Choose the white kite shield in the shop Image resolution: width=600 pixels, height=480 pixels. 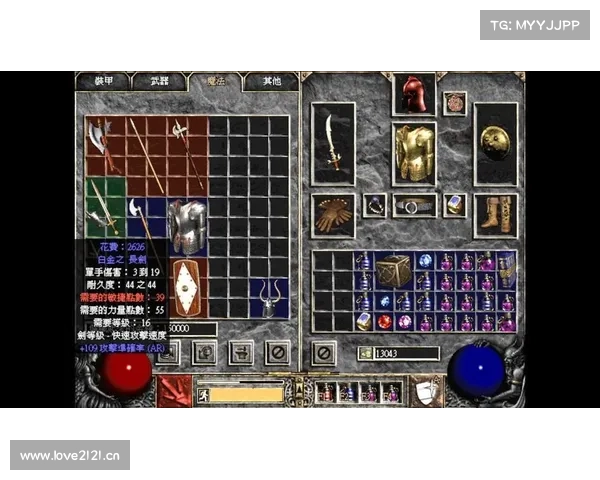(x=186, y=287)
